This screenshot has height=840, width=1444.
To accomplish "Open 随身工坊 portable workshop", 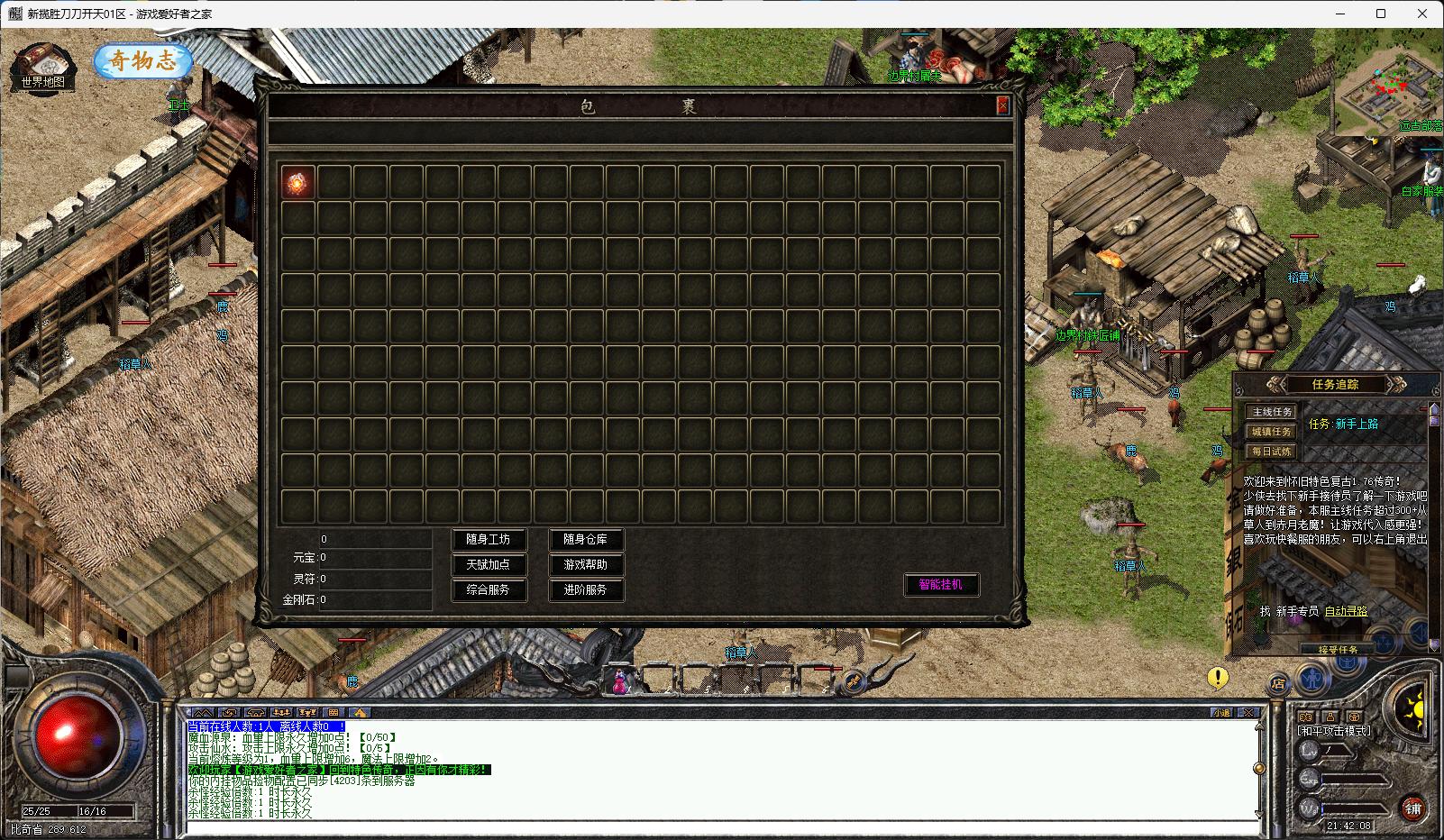I will (x=489, y=540).
